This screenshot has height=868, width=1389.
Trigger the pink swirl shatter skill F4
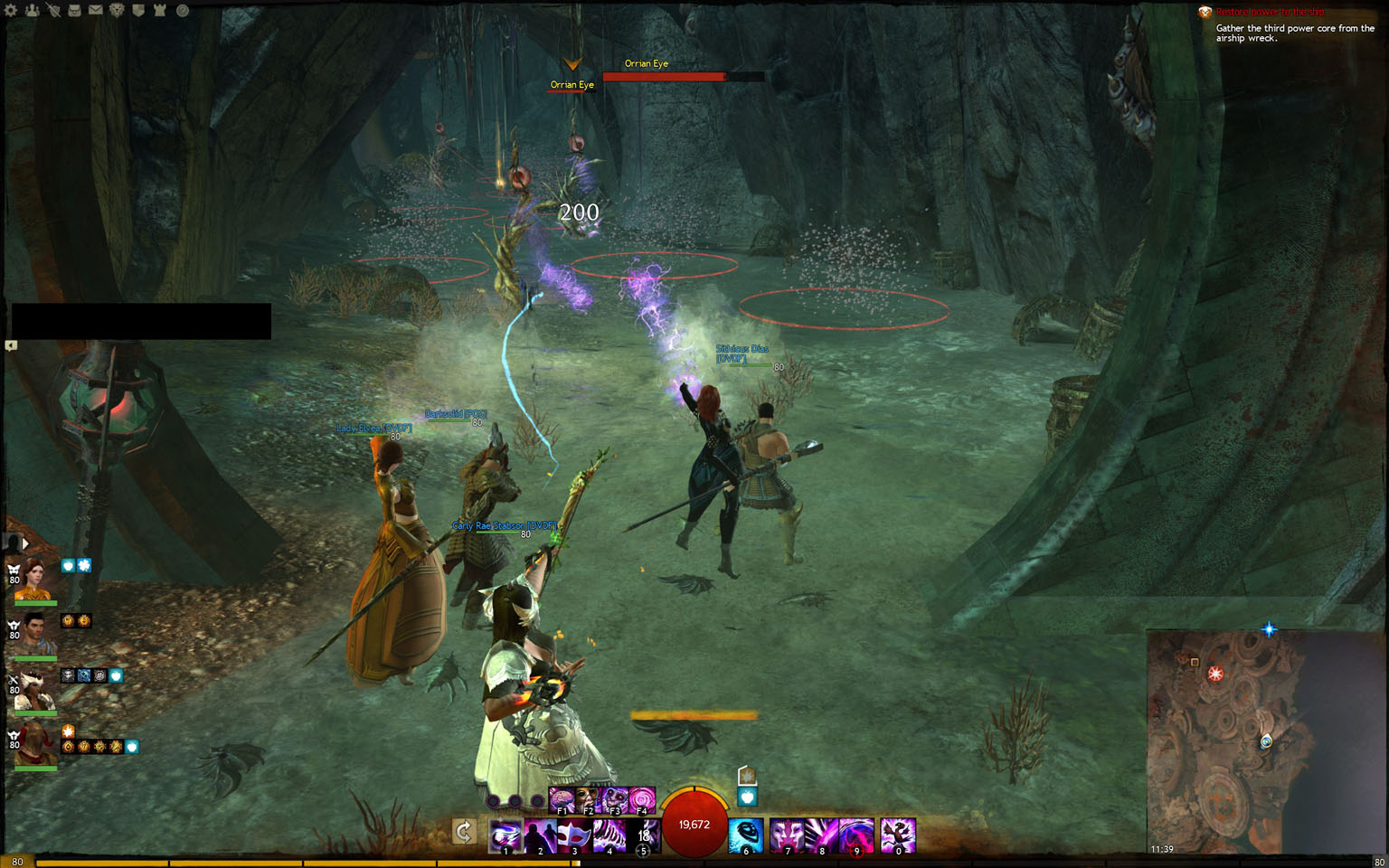pos(641,799)
